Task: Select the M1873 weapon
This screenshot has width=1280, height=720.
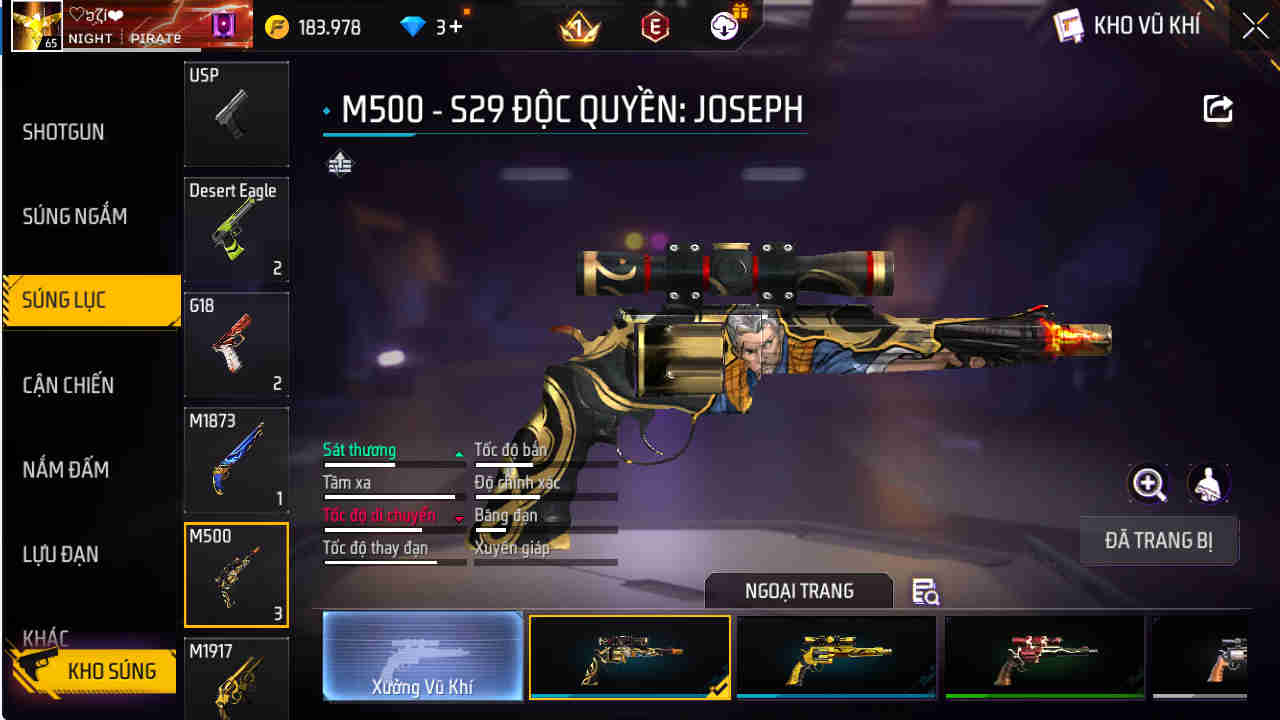Action: 236,460
